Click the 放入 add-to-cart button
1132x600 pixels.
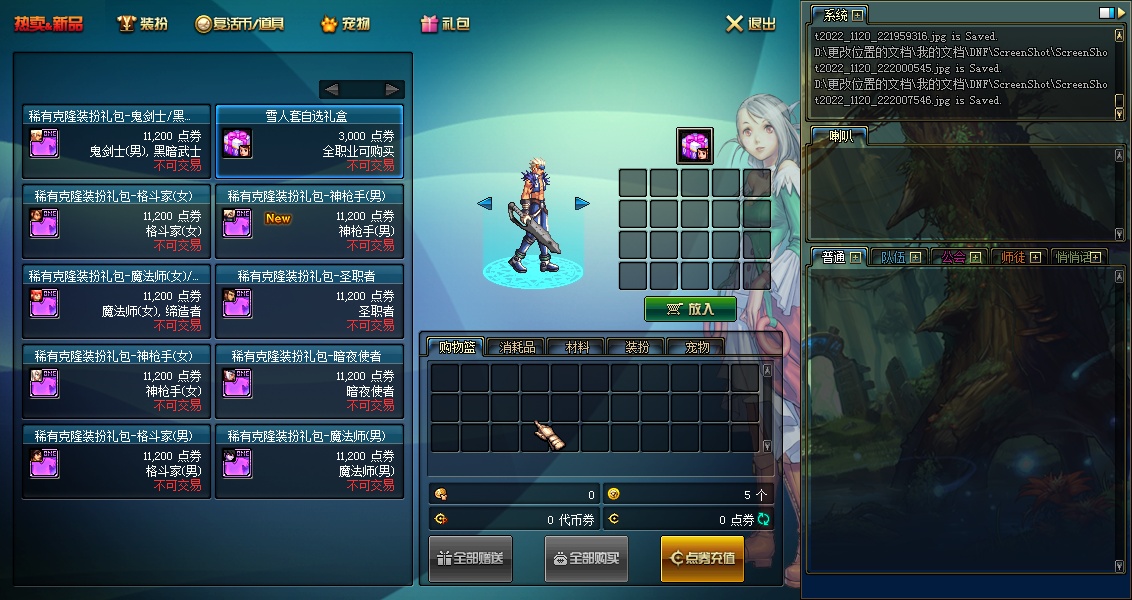[x=690, y=309]
